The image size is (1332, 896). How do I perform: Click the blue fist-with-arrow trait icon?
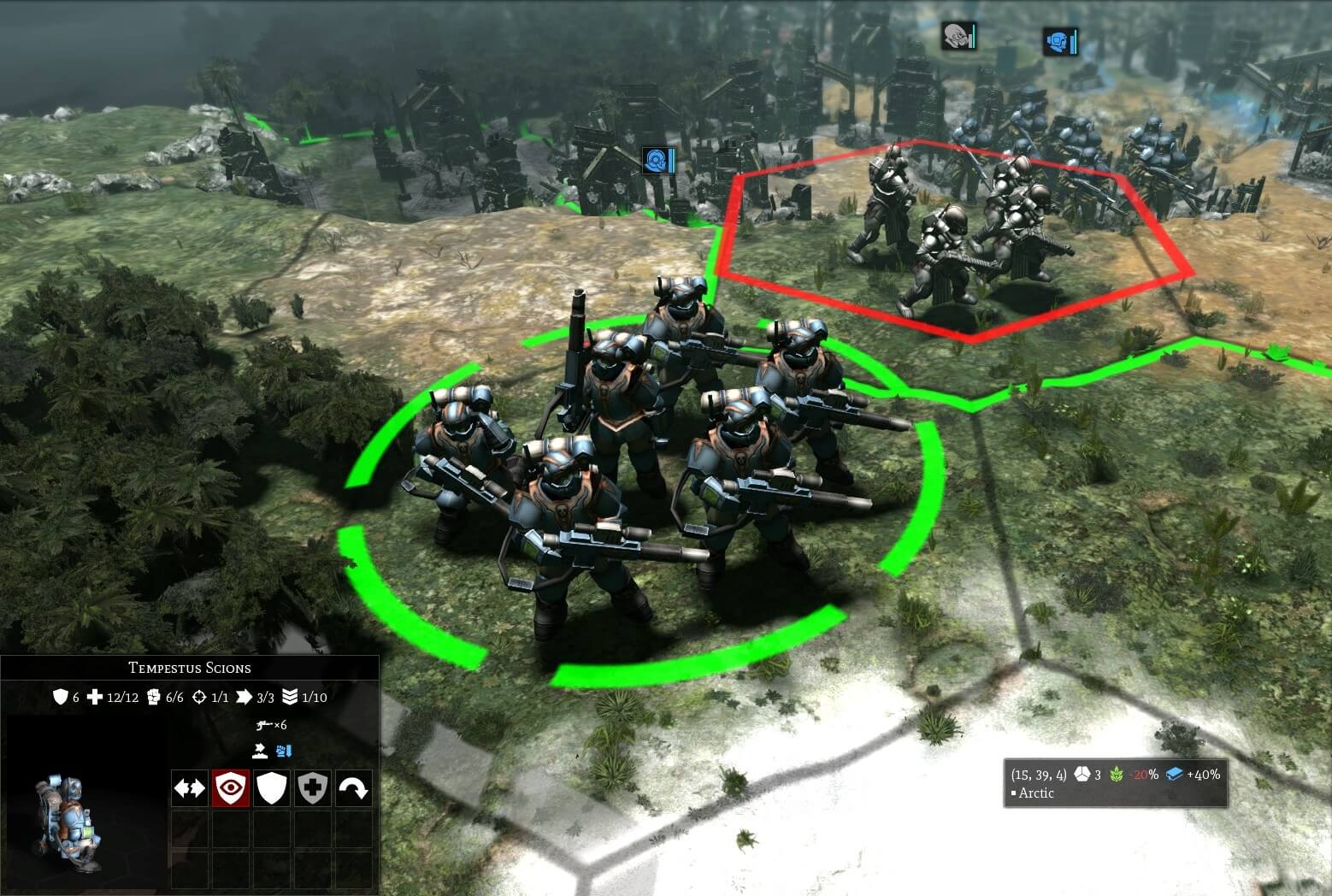(x=284, y=752)
